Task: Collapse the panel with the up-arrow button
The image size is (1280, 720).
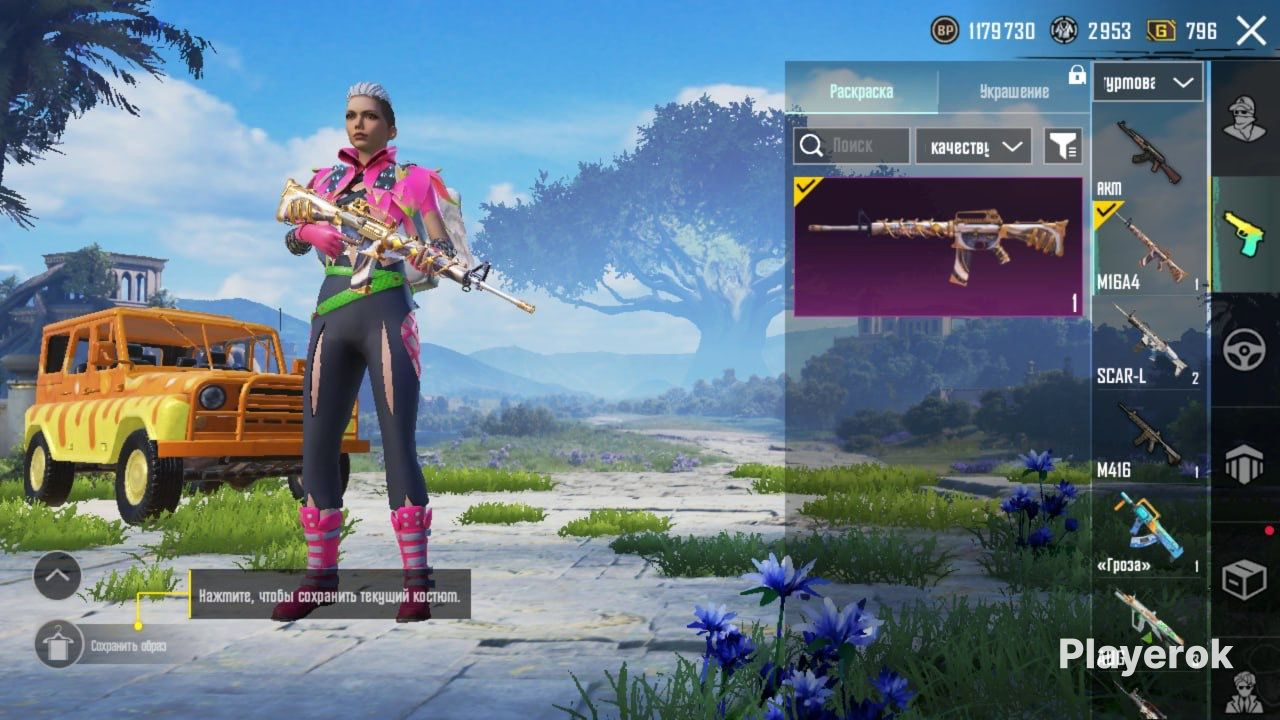Action: click(x=57, y=575)
